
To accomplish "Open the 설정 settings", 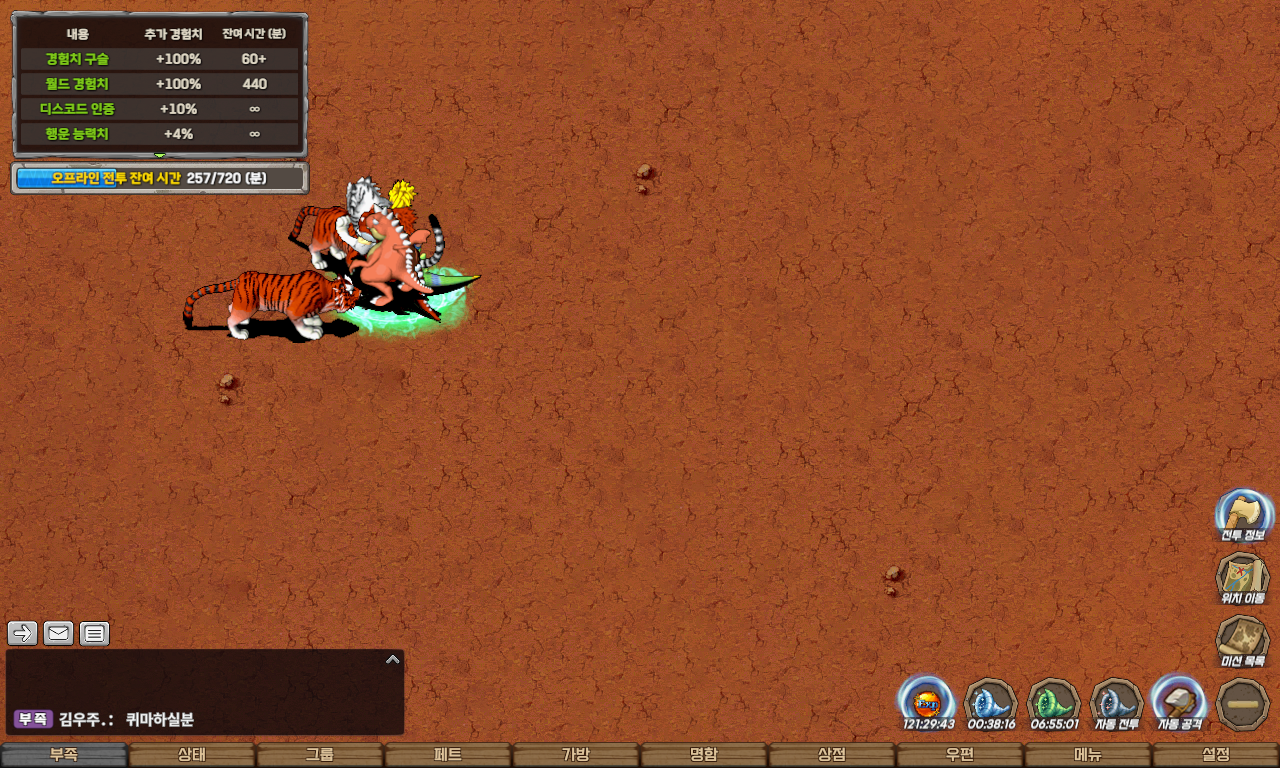I will 1216,755.
